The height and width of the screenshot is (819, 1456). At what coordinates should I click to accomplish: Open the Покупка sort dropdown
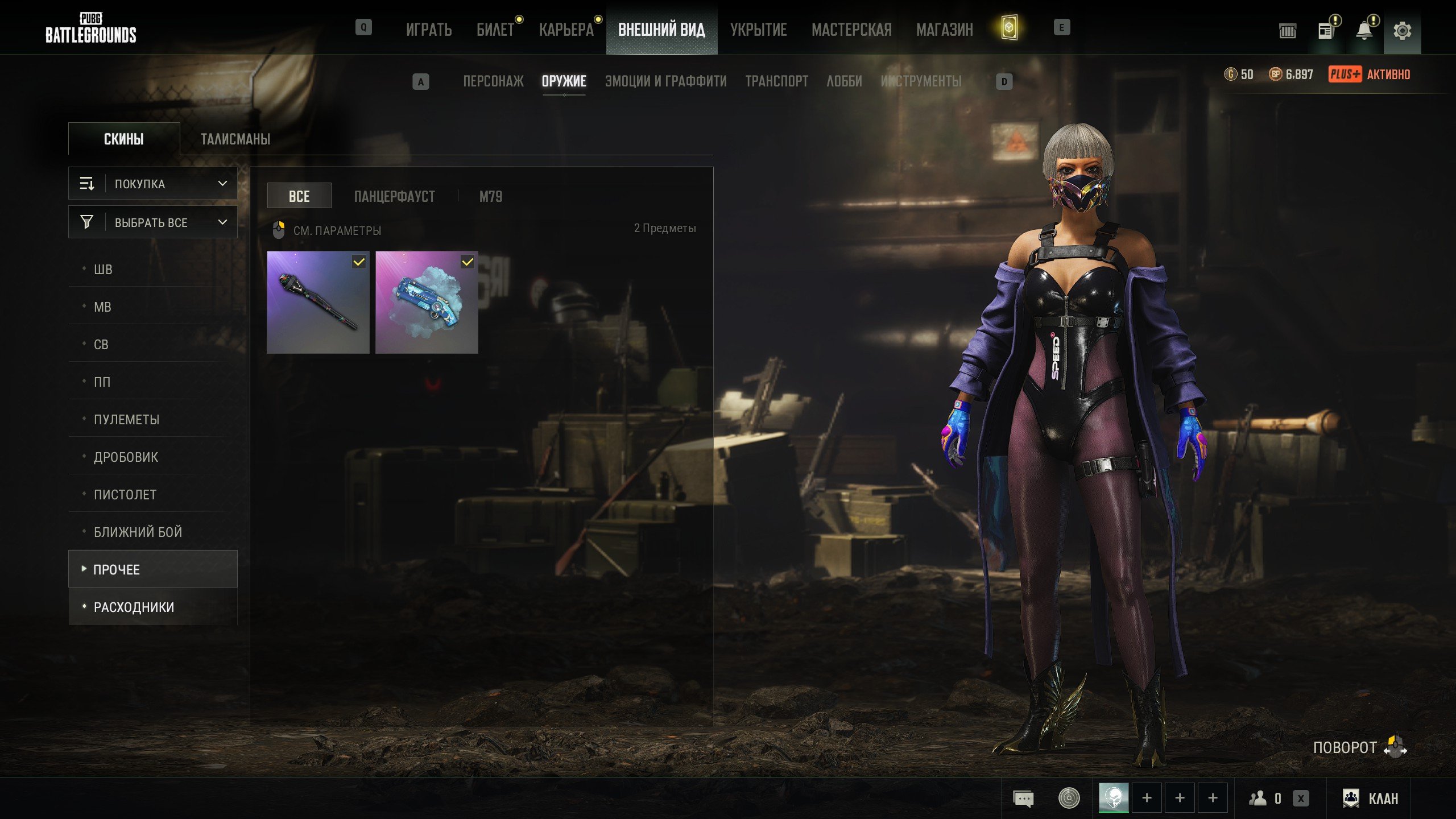[x=153, y=184]
